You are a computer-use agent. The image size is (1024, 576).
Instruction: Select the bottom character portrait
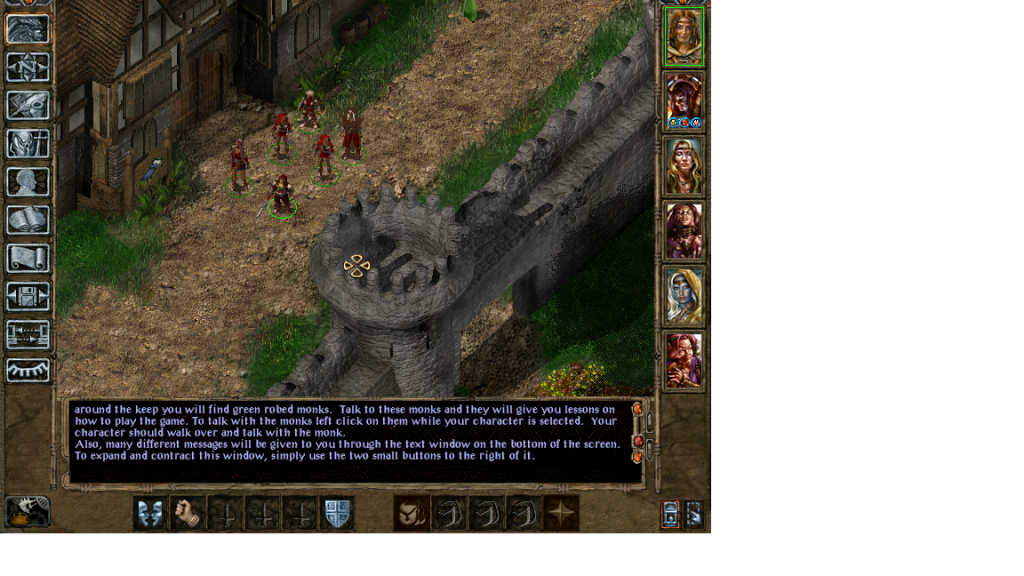pyautogui.click(x=685, y=360)
